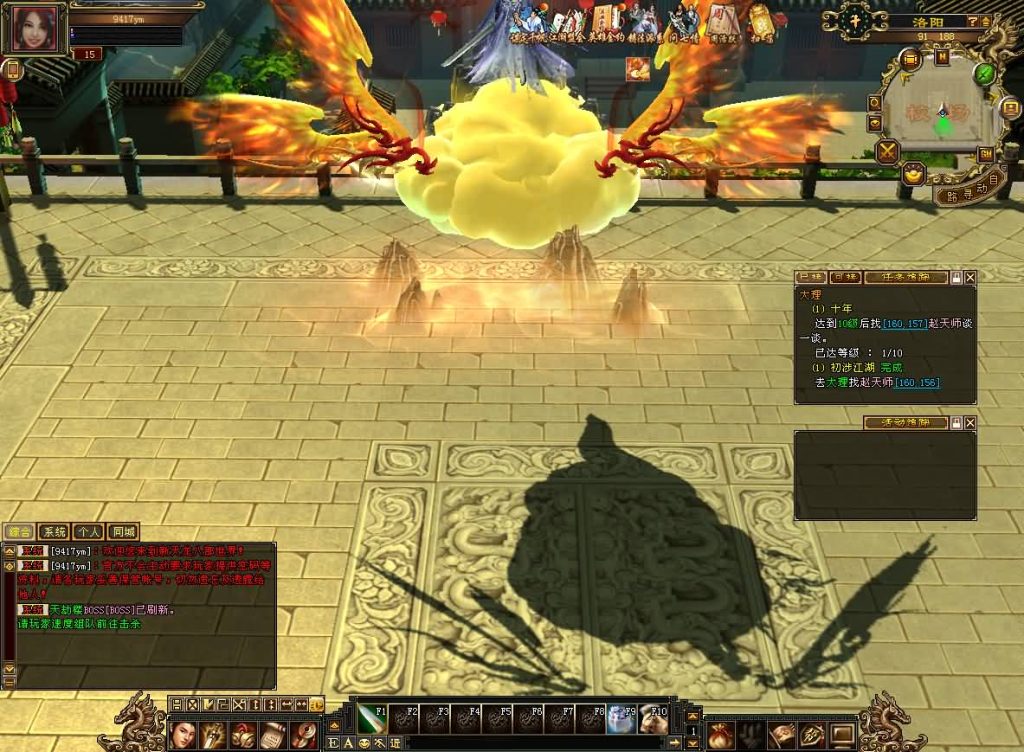Open the bag pouch icon
1024x752 pixels.
point(720,735)
